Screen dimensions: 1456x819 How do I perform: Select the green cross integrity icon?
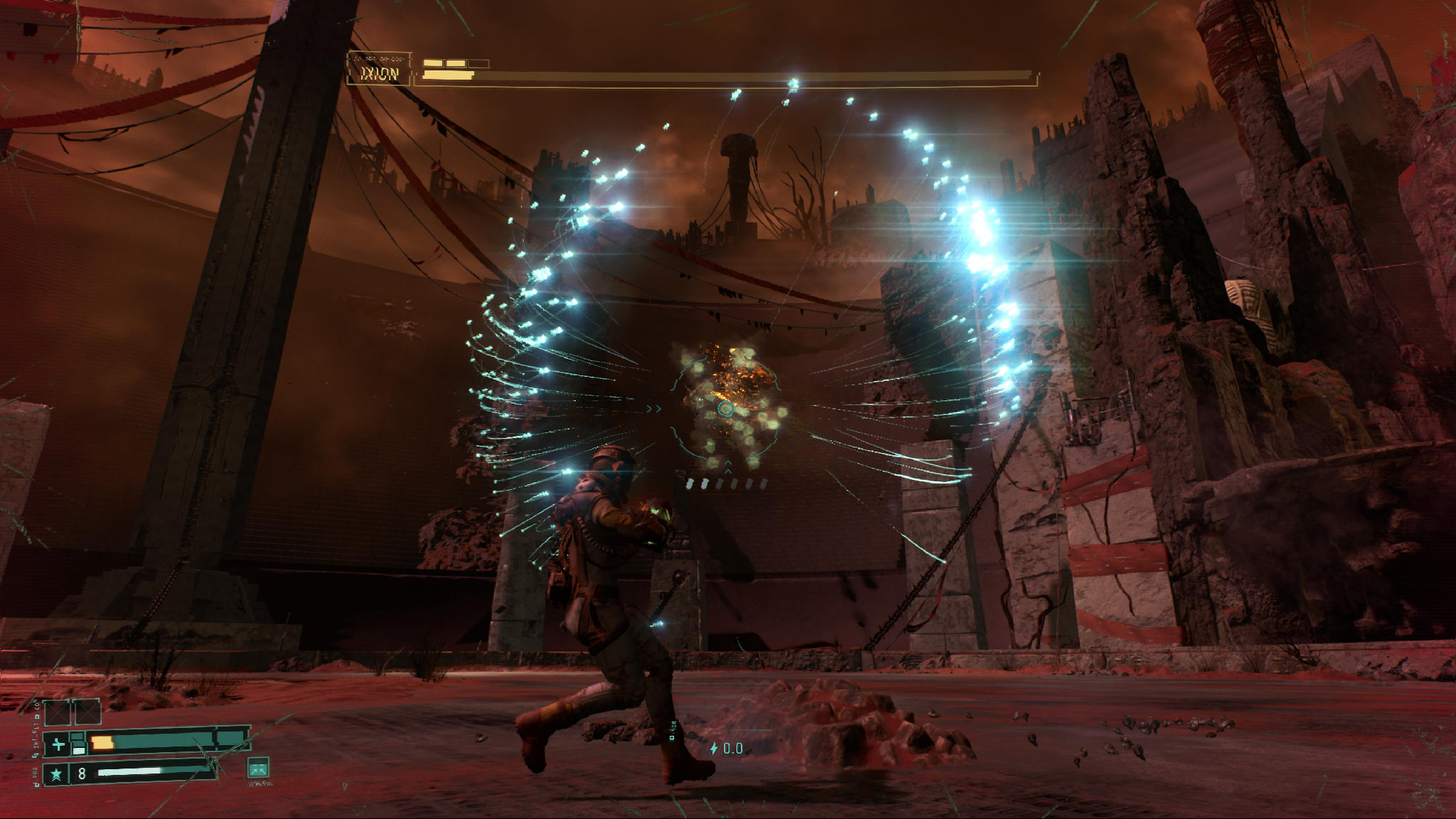pos(58,745)
